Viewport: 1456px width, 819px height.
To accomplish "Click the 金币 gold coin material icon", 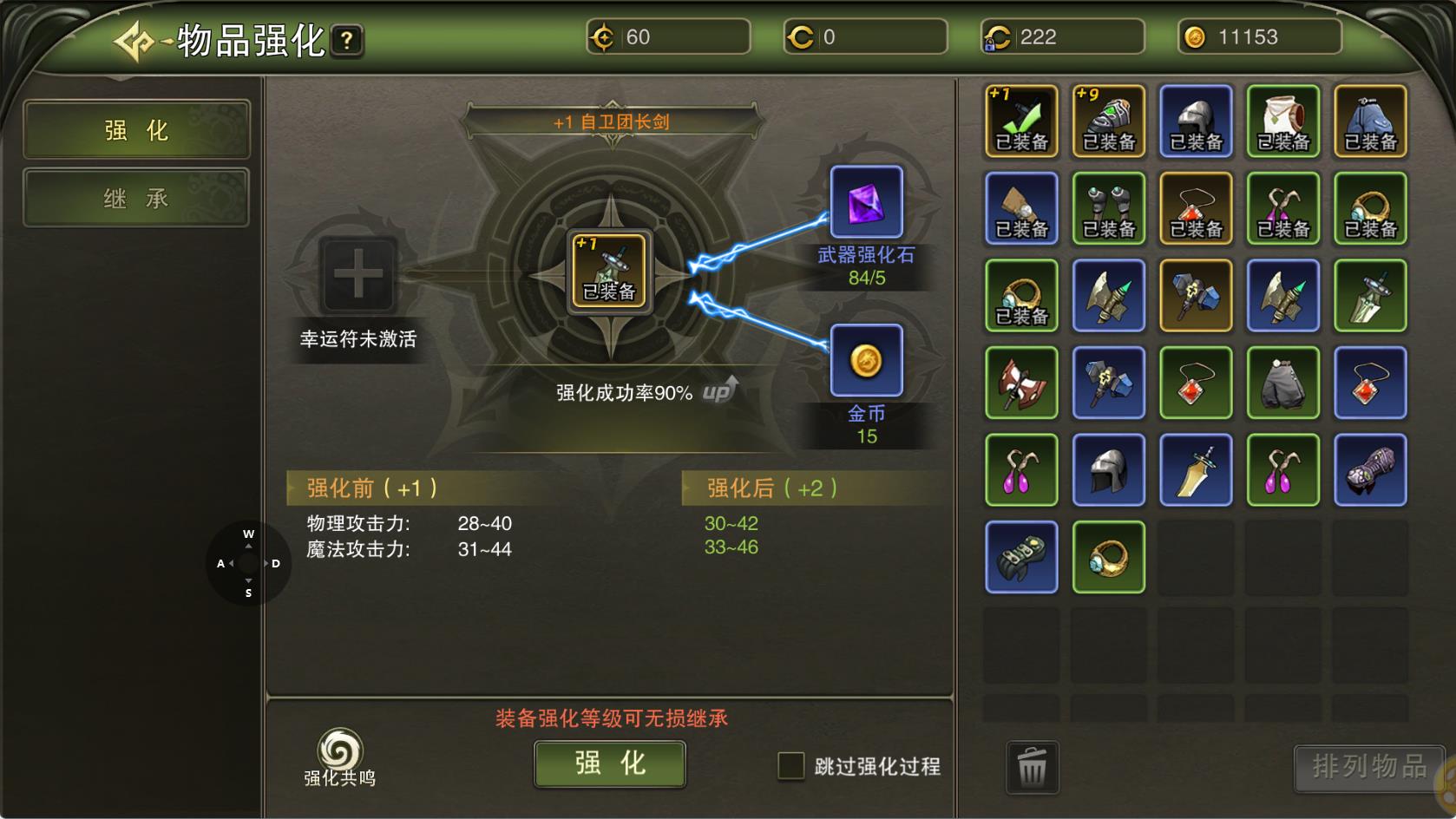I will point(865,360).
